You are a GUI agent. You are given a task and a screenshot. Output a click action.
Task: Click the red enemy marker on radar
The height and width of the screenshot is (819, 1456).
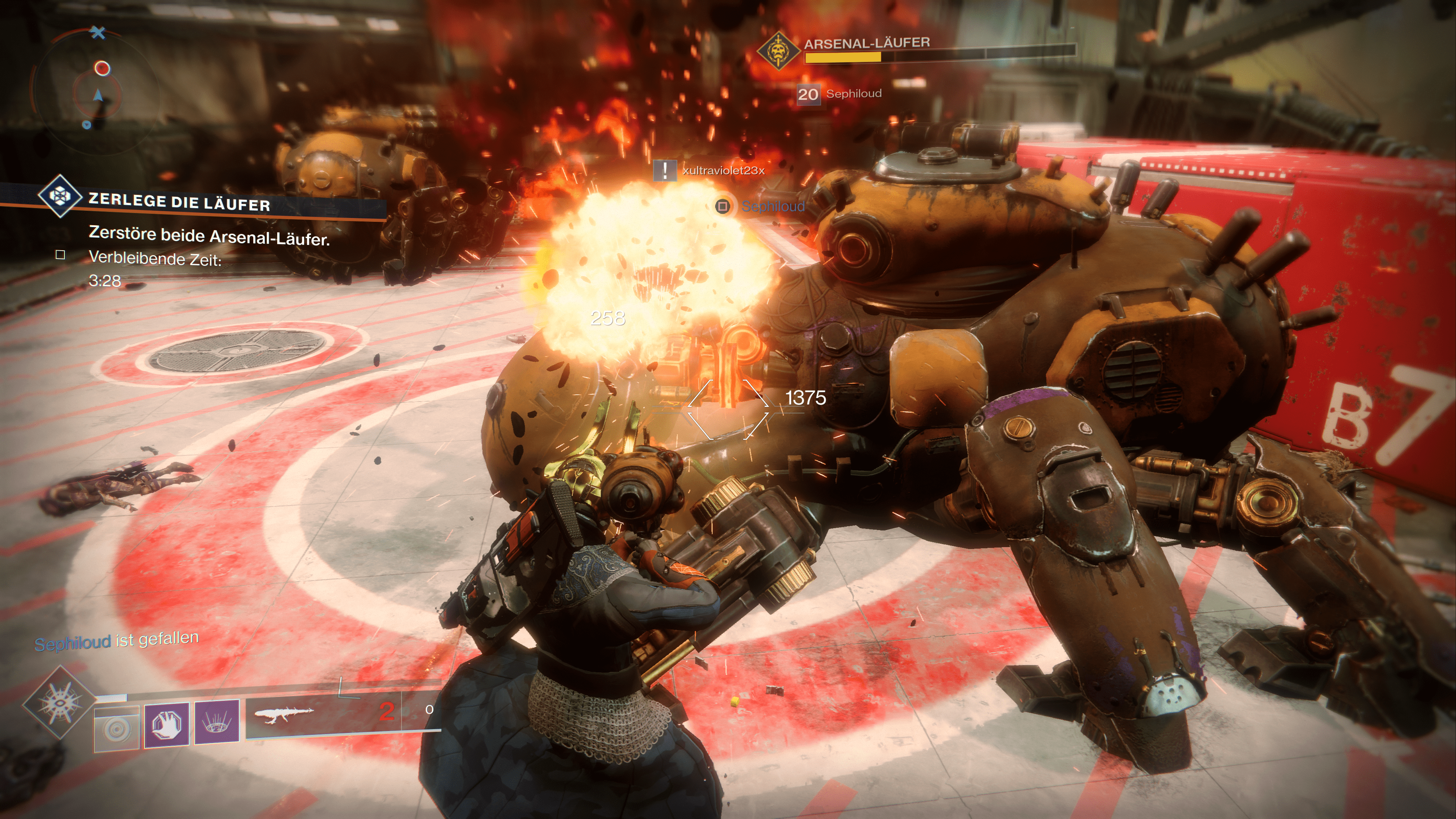(x=102, y=68)
